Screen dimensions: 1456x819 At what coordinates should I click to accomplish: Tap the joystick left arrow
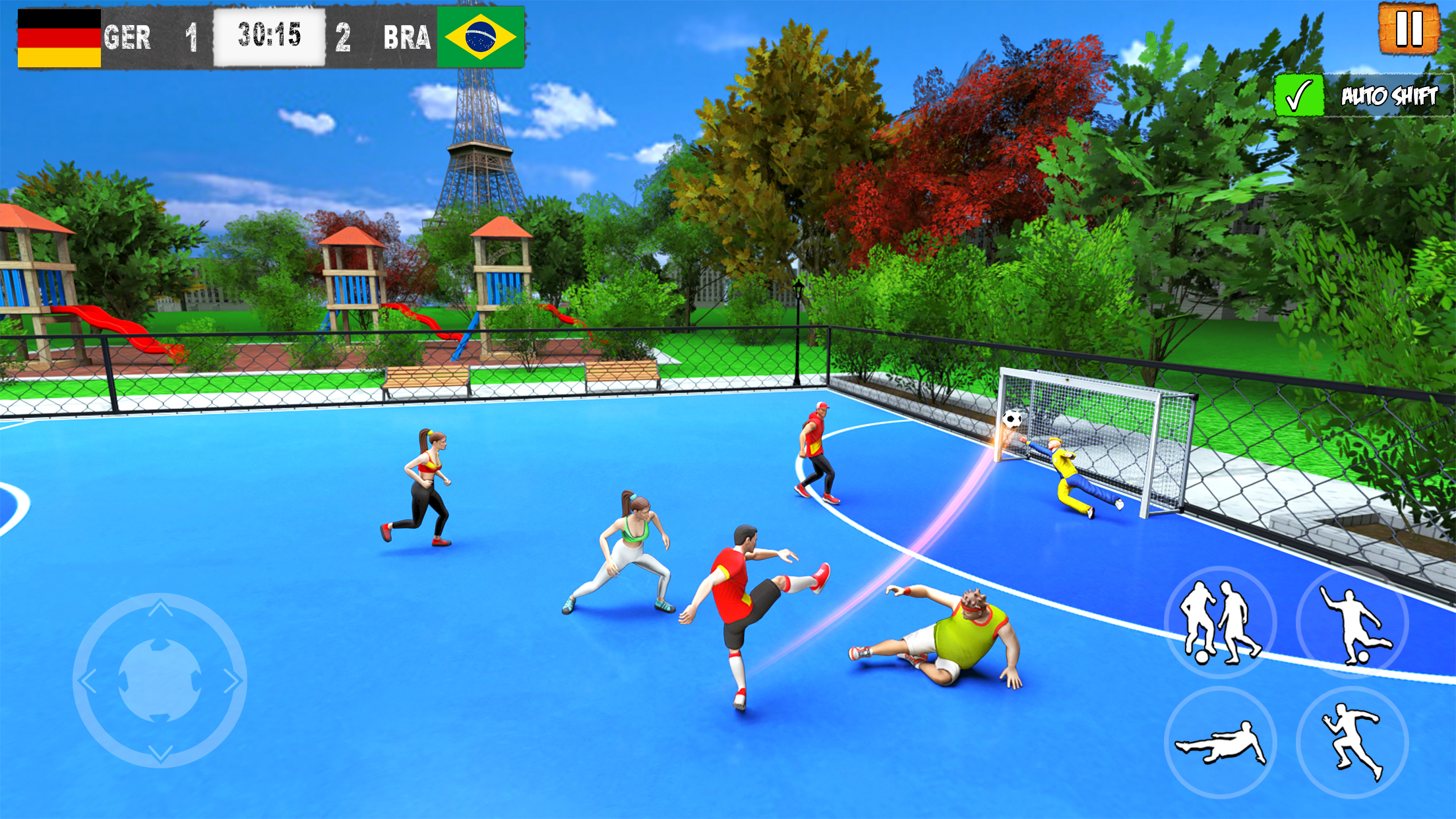89,681
